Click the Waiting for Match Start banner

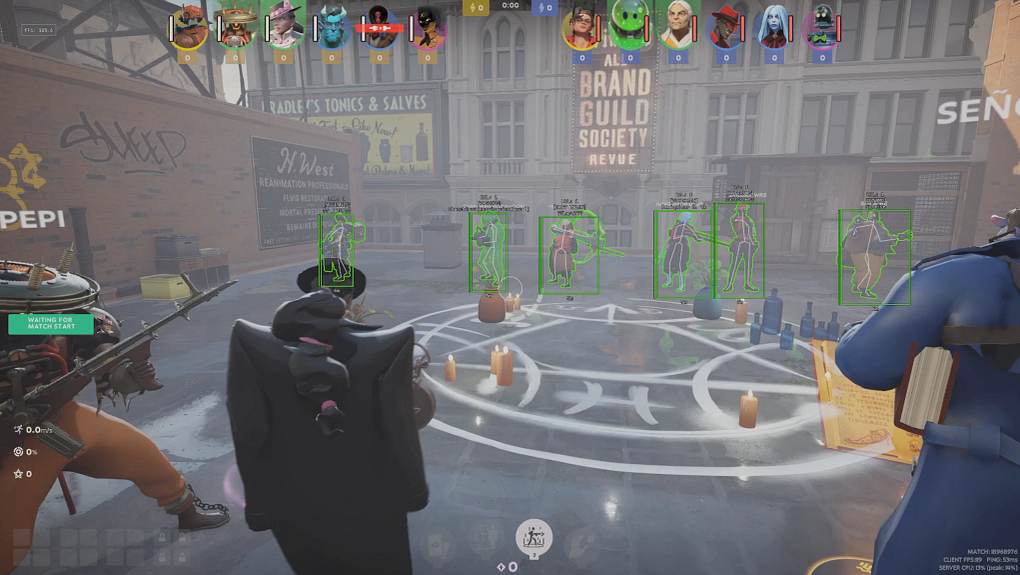tap(50, 324)
